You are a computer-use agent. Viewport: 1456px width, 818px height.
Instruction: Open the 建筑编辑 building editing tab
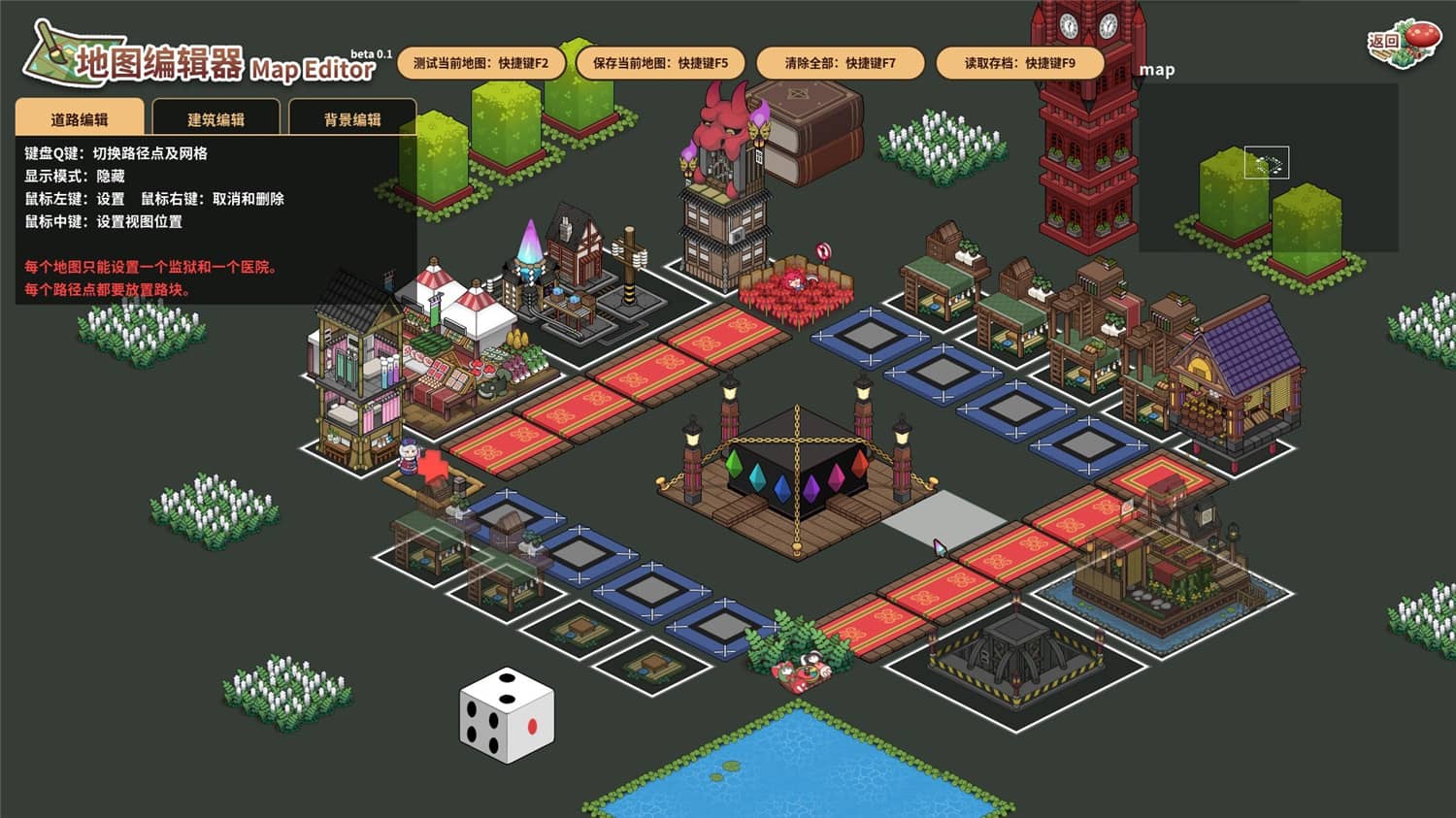click(x=215, y=118)
